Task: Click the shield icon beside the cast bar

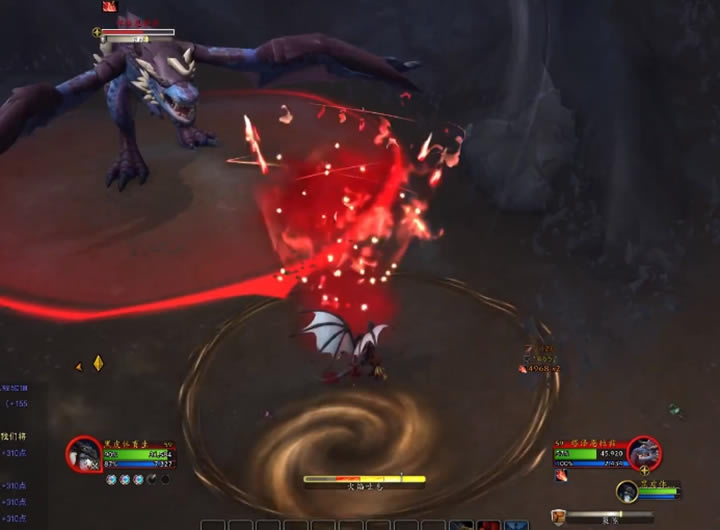Action: pos(558,516)
